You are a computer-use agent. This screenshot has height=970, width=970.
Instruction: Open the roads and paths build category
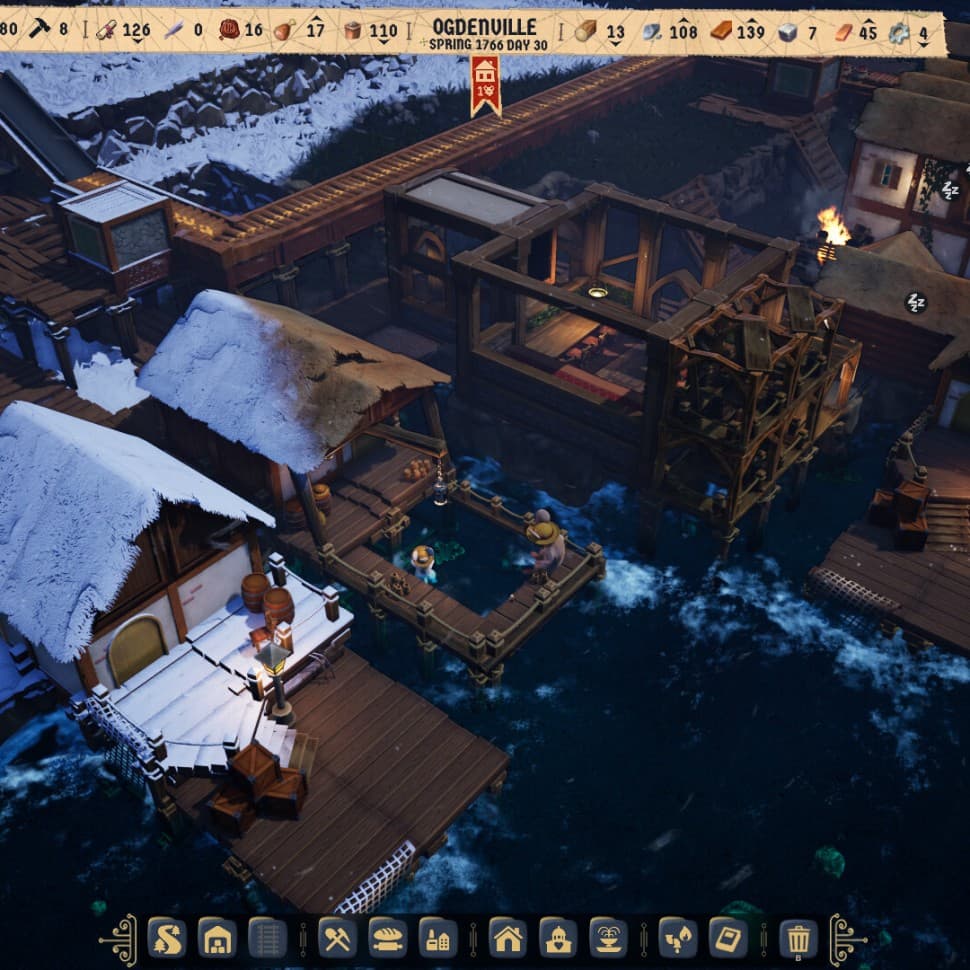(167, 938)
